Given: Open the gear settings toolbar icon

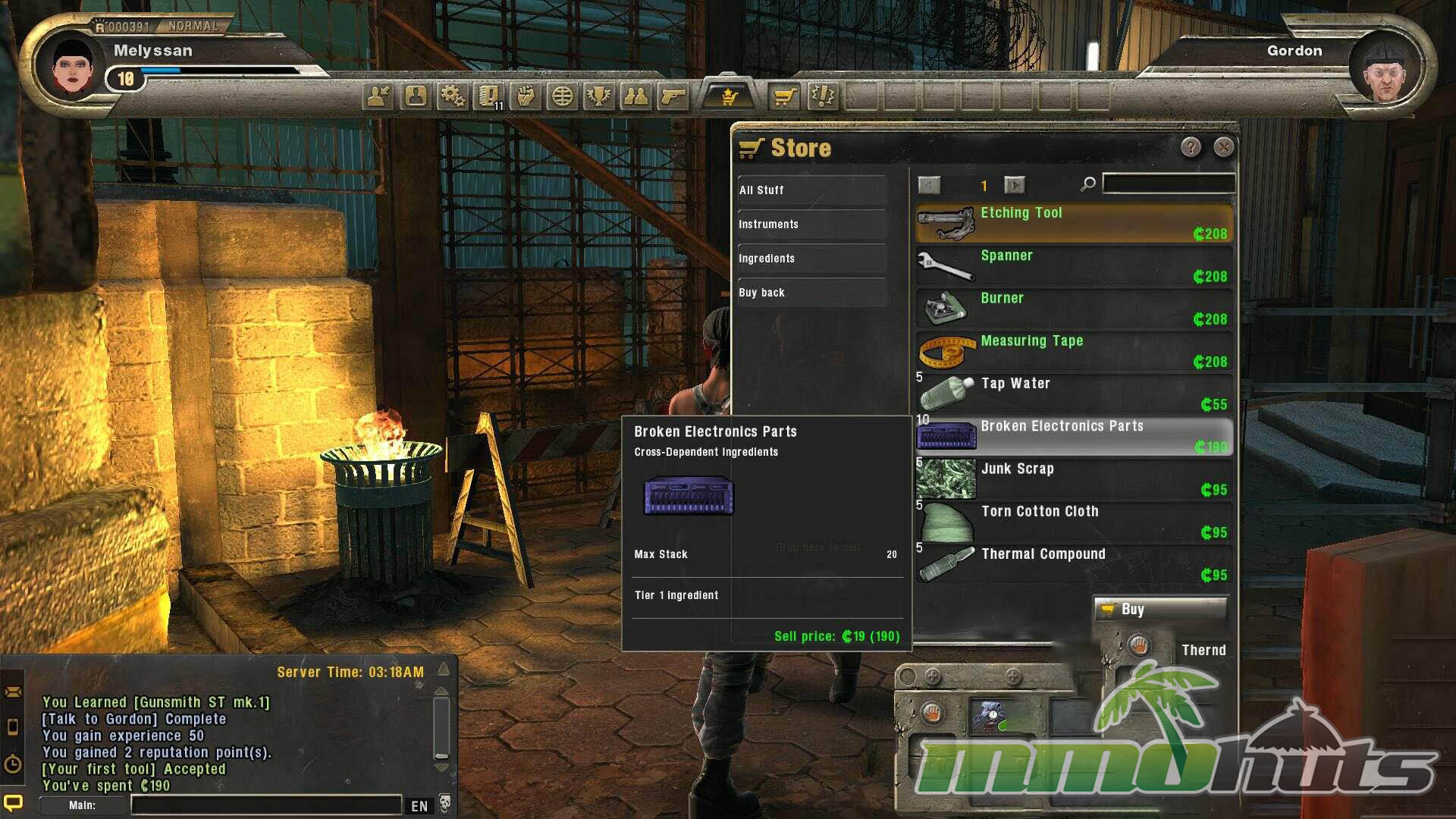Looking at the screenshot, I should tap(453, 96).
